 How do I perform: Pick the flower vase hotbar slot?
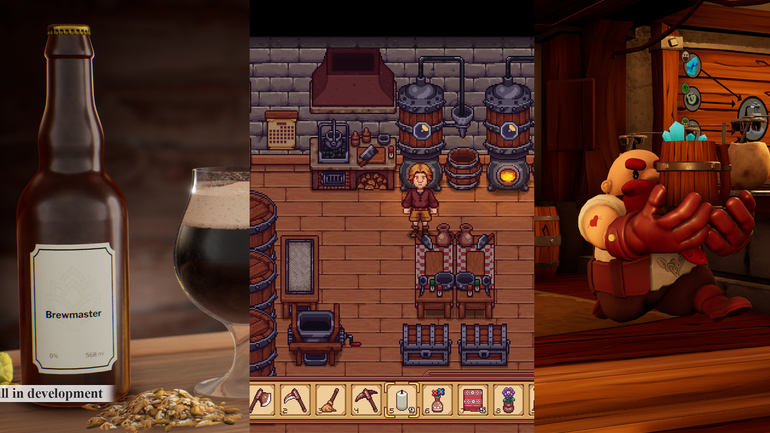[437, 399]
